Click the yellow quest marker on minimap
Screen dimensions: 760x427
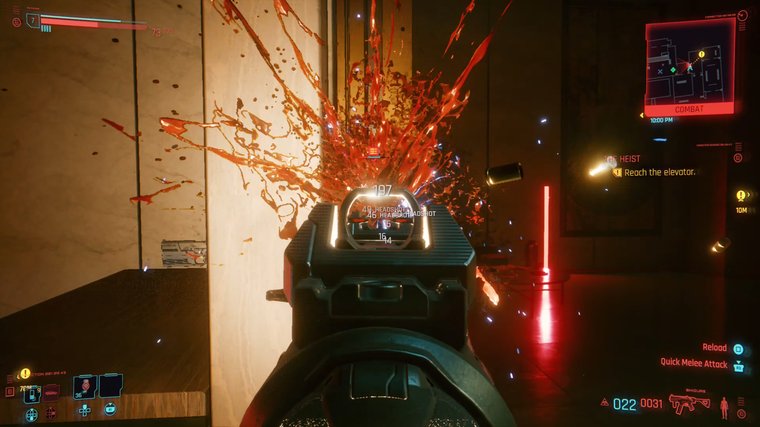tap(701, 54)
